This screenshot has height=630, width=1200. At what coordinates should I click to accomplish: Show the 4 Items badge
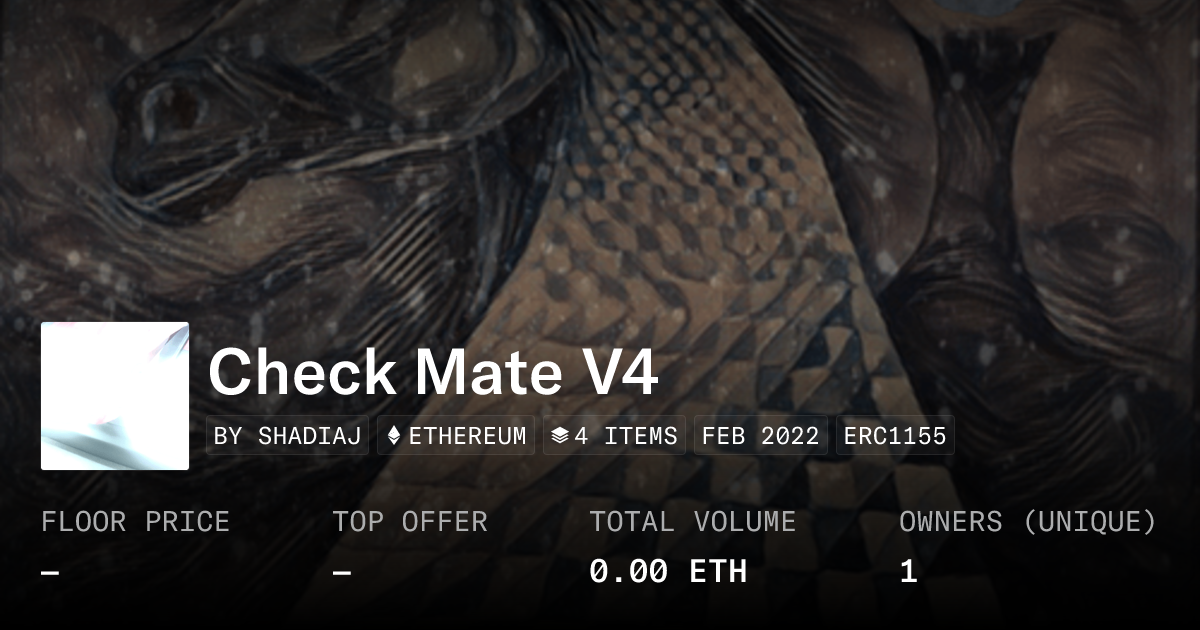(614, 436)
